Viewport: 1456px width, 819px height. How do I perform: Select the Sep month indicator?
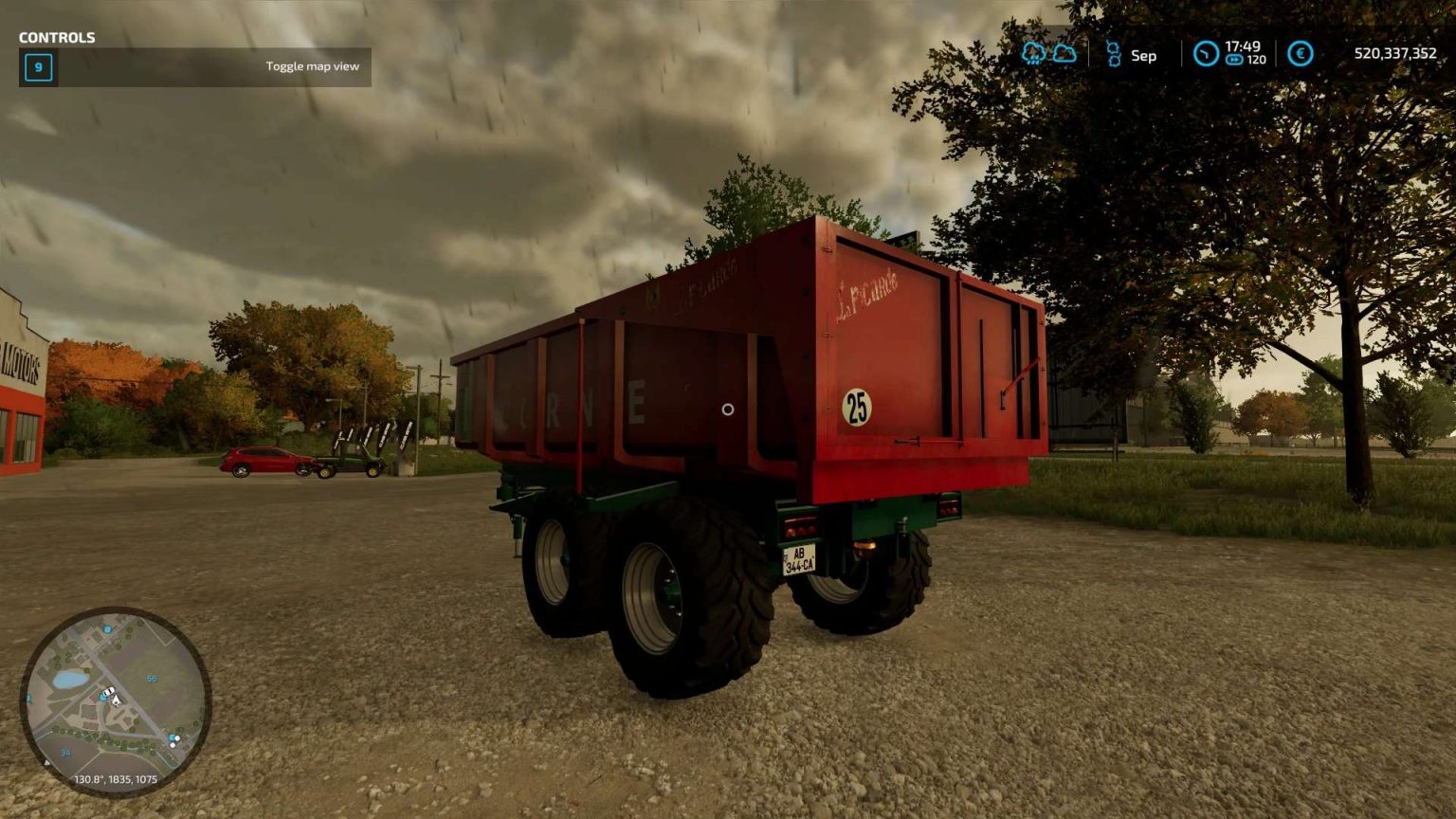pos(1142,55)
